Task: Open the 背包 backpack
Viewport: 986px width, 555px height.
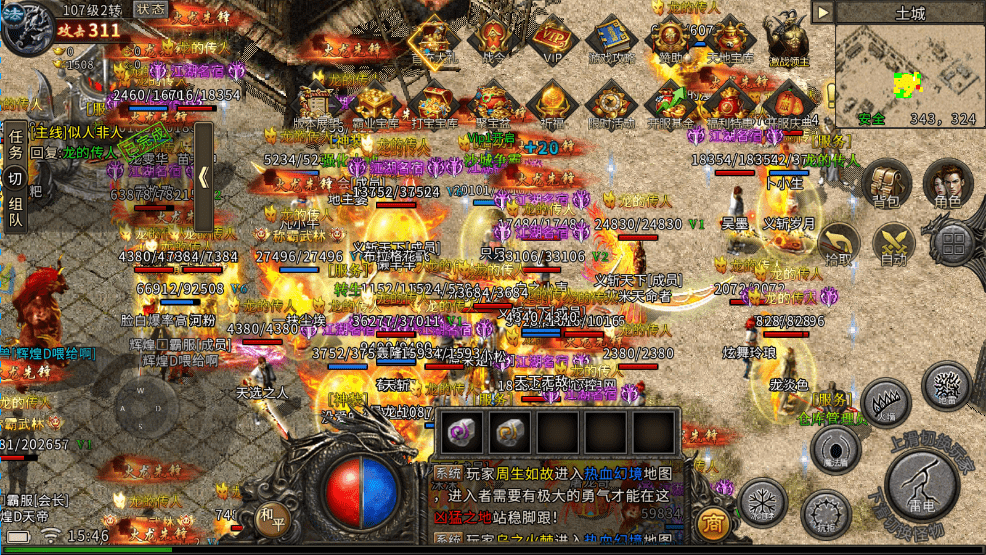Action: (x=885, y=183)
